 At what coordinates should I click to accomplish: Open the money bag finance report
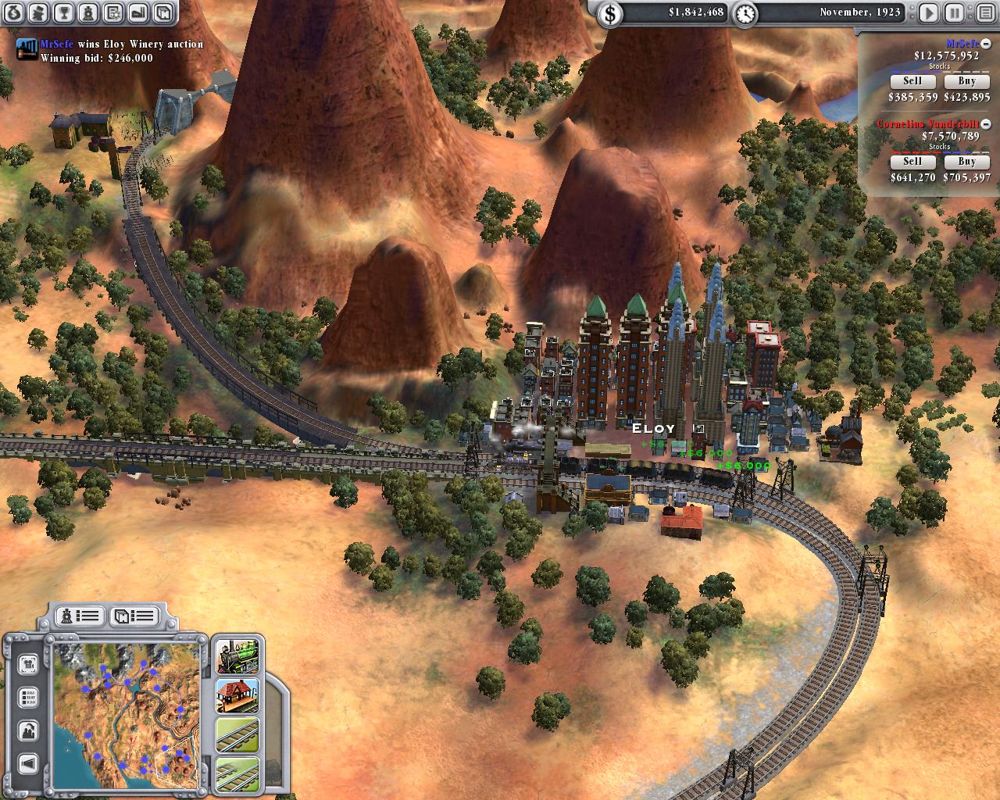(14, 13)
